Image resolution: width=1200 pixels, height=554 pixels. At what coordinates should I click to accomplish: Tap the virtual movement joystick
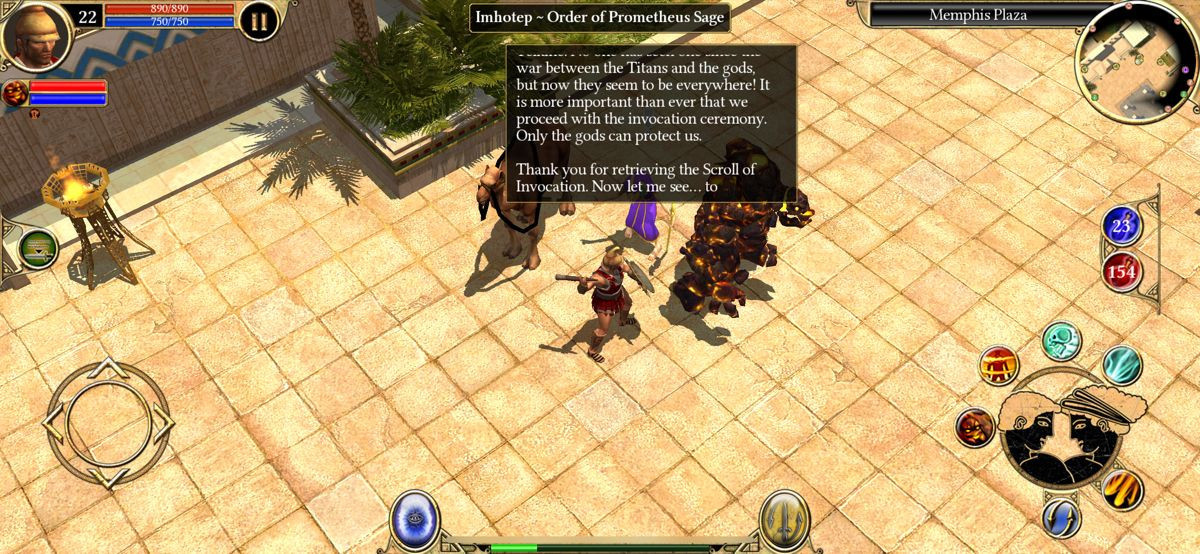[108, 421]
